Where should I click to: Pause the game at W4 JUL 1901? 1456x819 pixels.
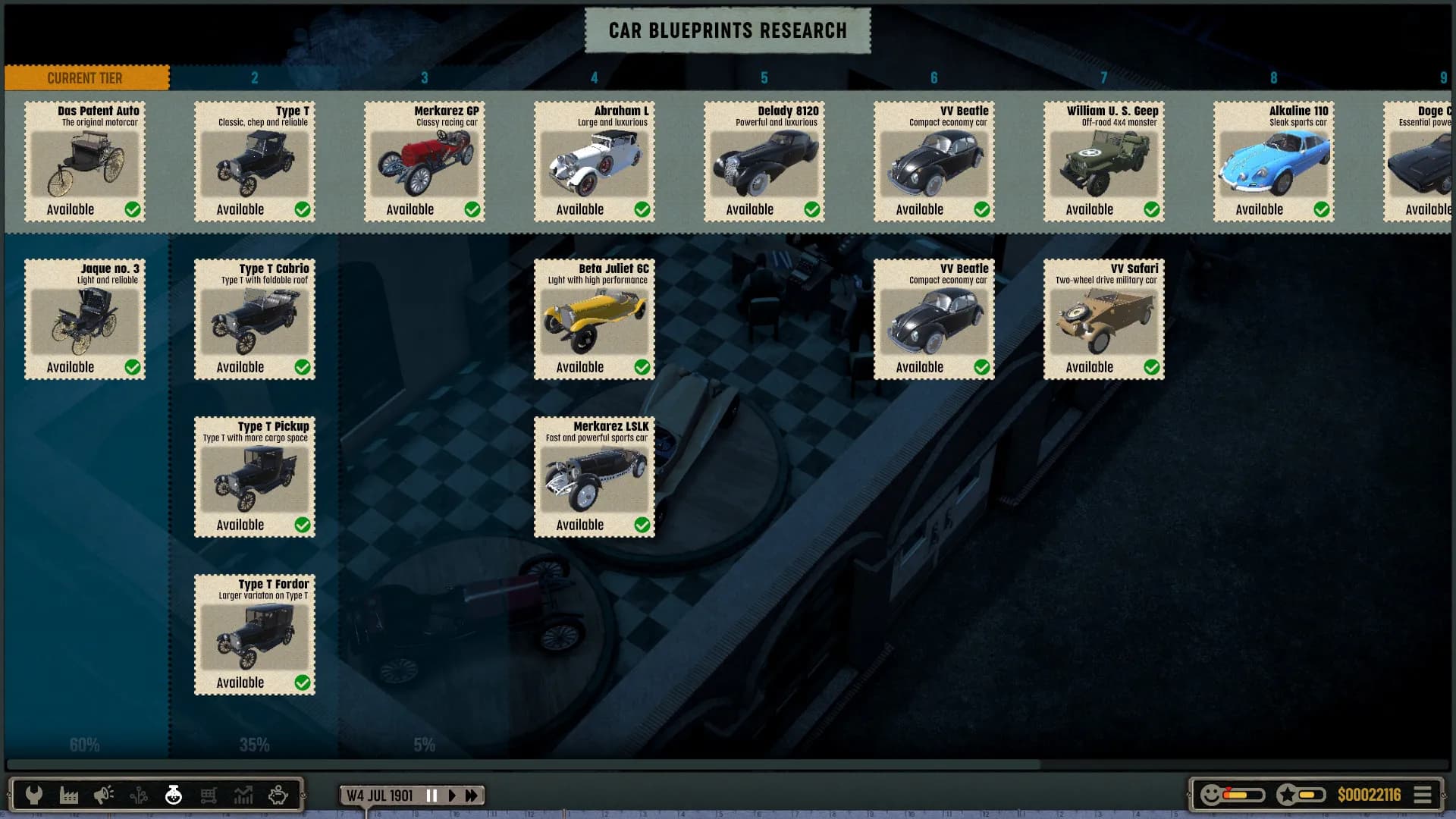(431, 795)
